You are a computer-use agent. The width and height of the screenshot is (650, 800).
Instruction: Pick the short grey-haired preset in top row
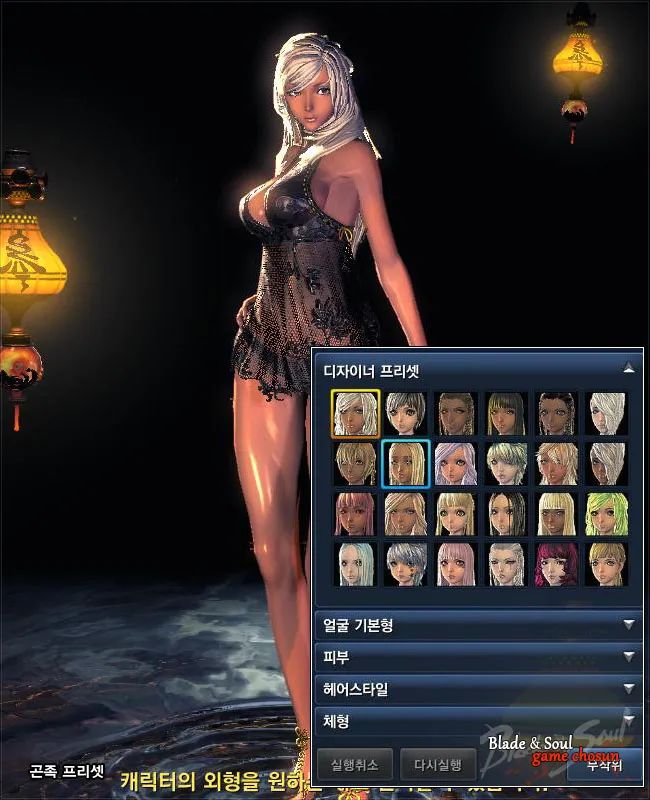(x=406, y=413)
